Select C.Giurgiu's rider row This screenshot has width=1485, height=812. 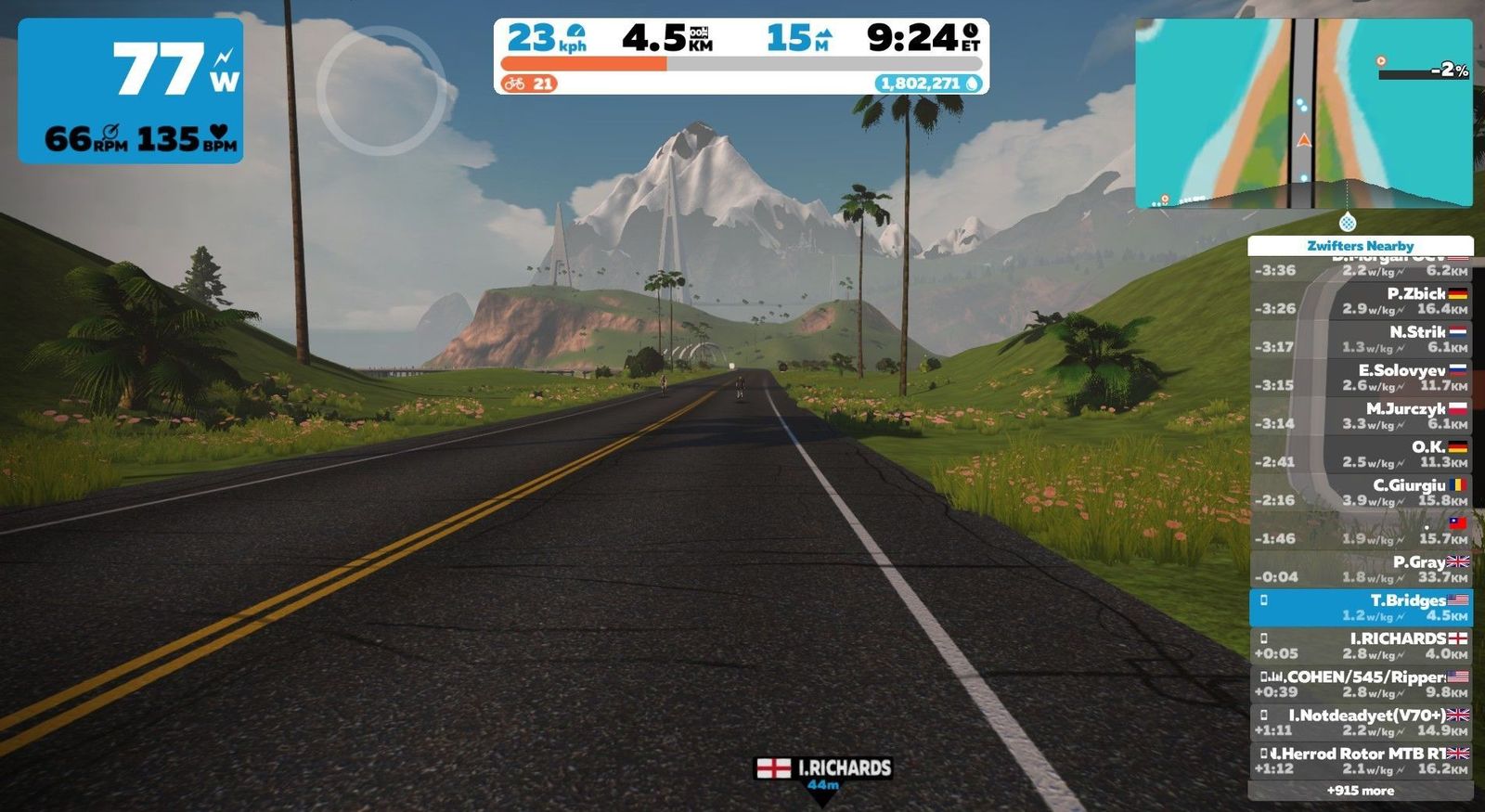point(1360,493)
